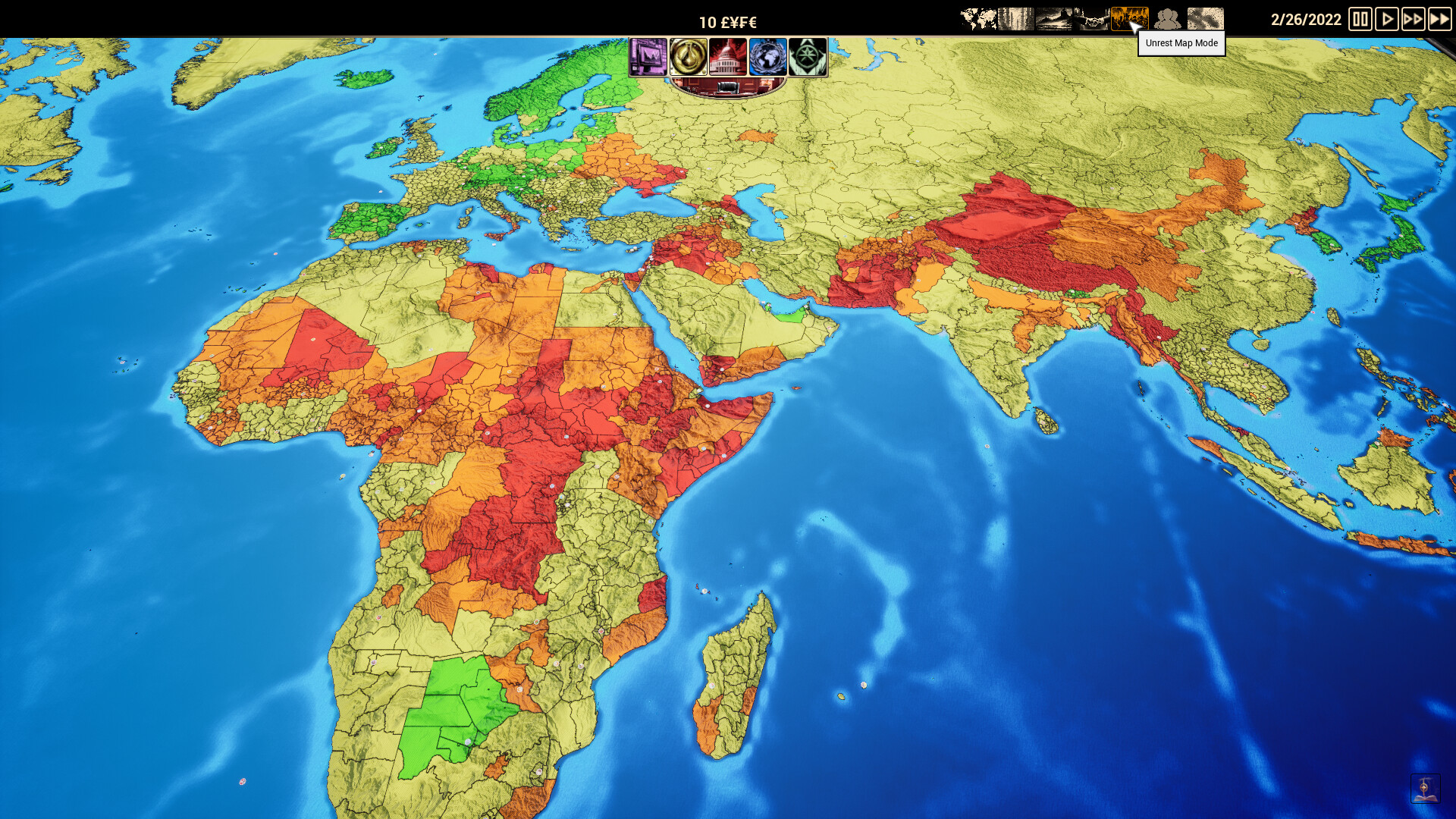Pause the game simulation
This screenshot has width=1456, height=819.
click(1360, 20)
